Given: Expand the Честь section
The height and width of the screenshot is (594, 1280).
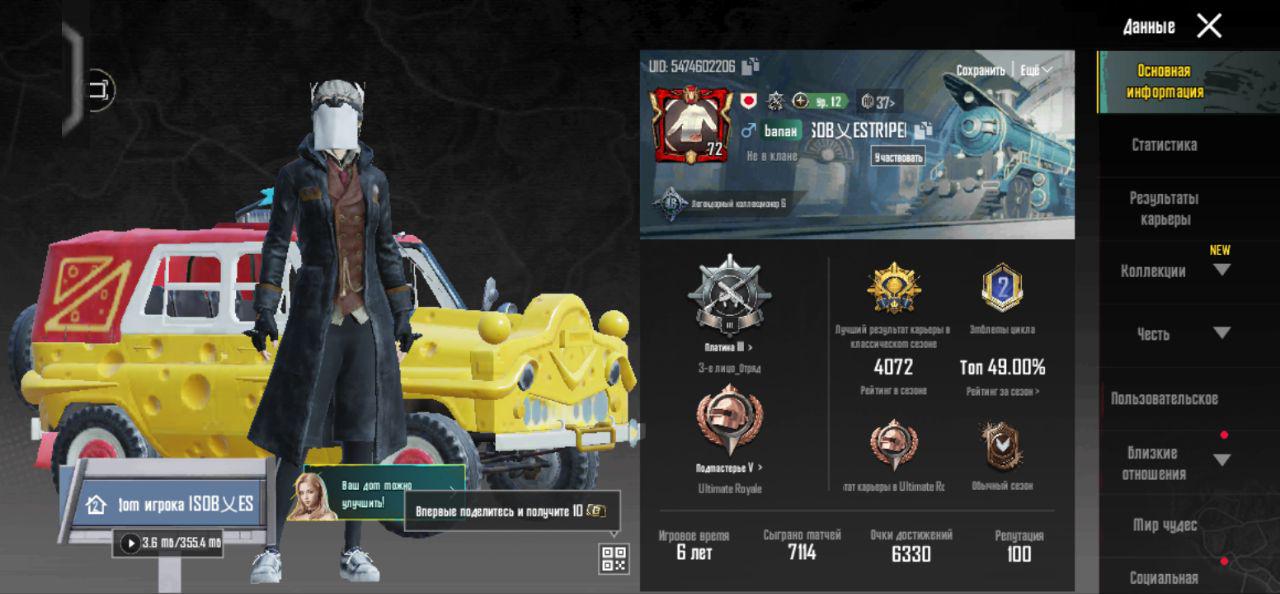Looking at the screenshot, I should [1221, 333].
